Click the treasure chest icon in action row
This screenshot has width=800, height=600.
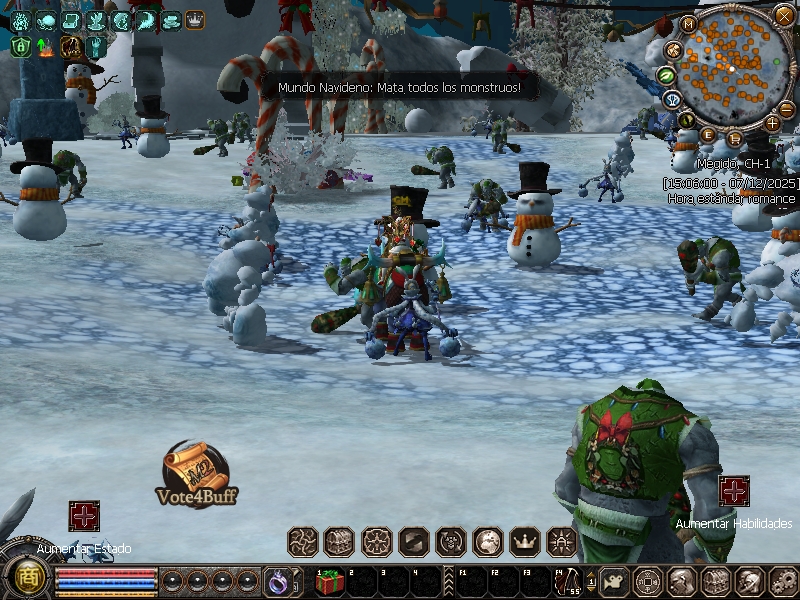339,542
